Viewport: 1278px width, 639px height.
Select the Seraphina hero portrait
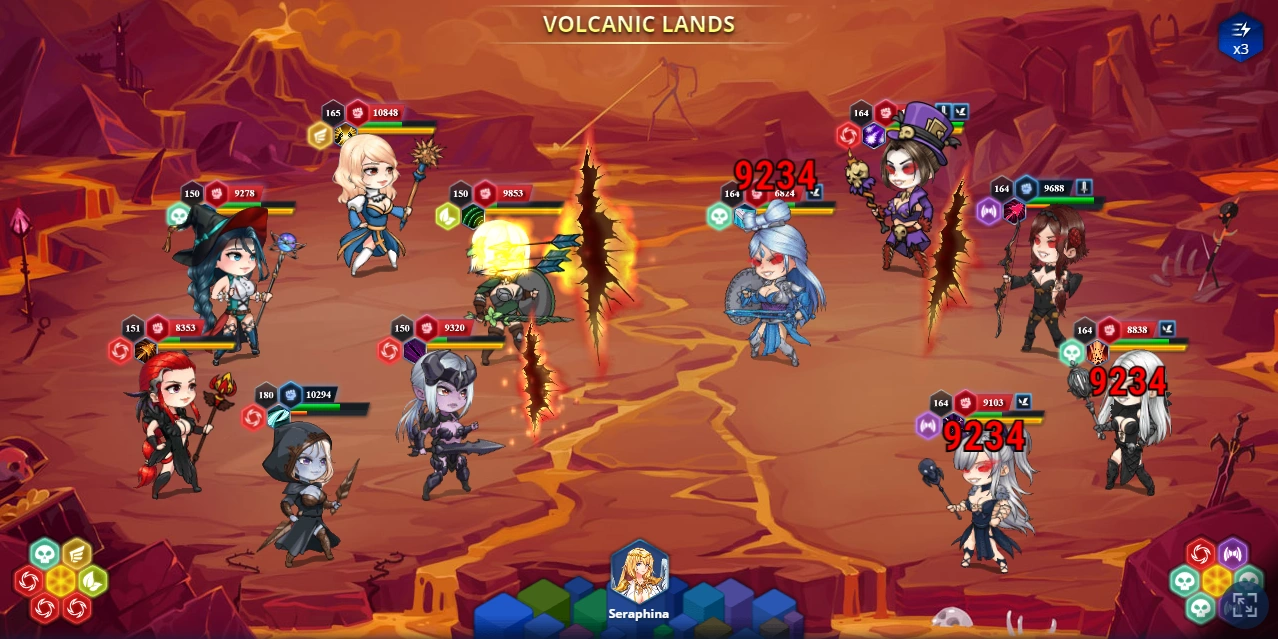[x=639, y=573]
